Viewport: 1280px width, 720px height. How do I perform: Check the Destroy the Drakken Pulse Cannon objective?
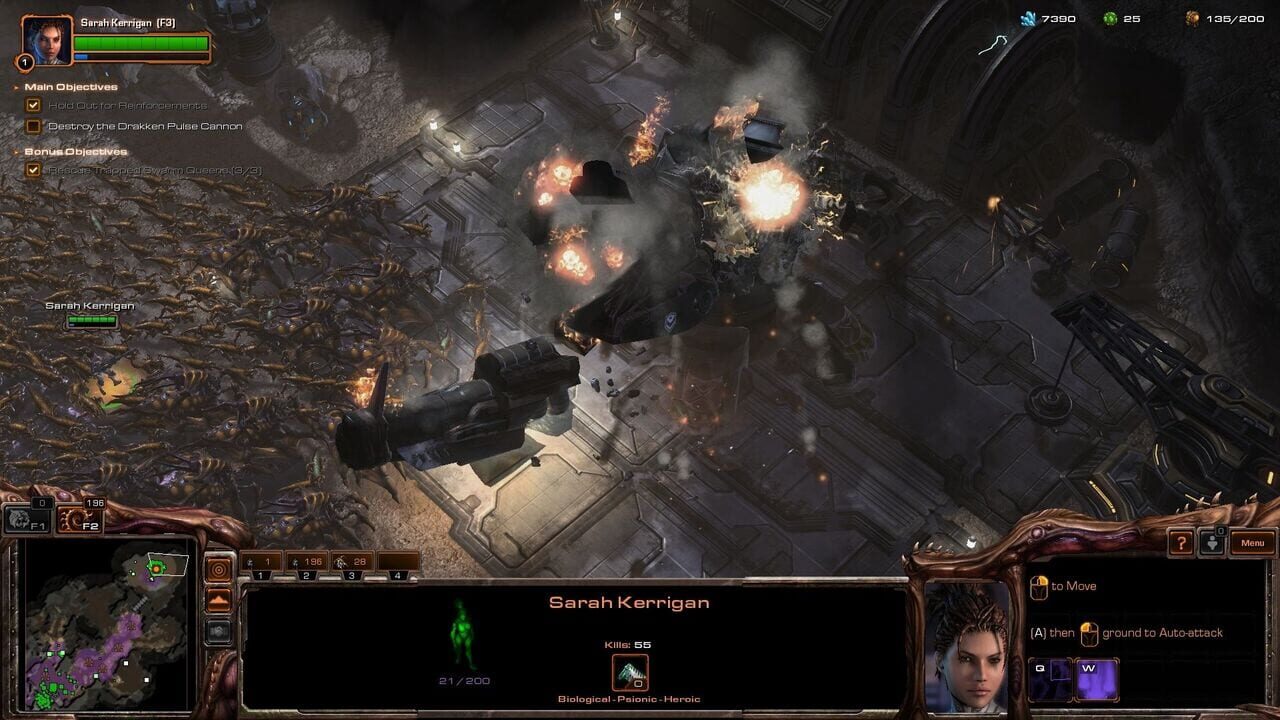[35, 126]
